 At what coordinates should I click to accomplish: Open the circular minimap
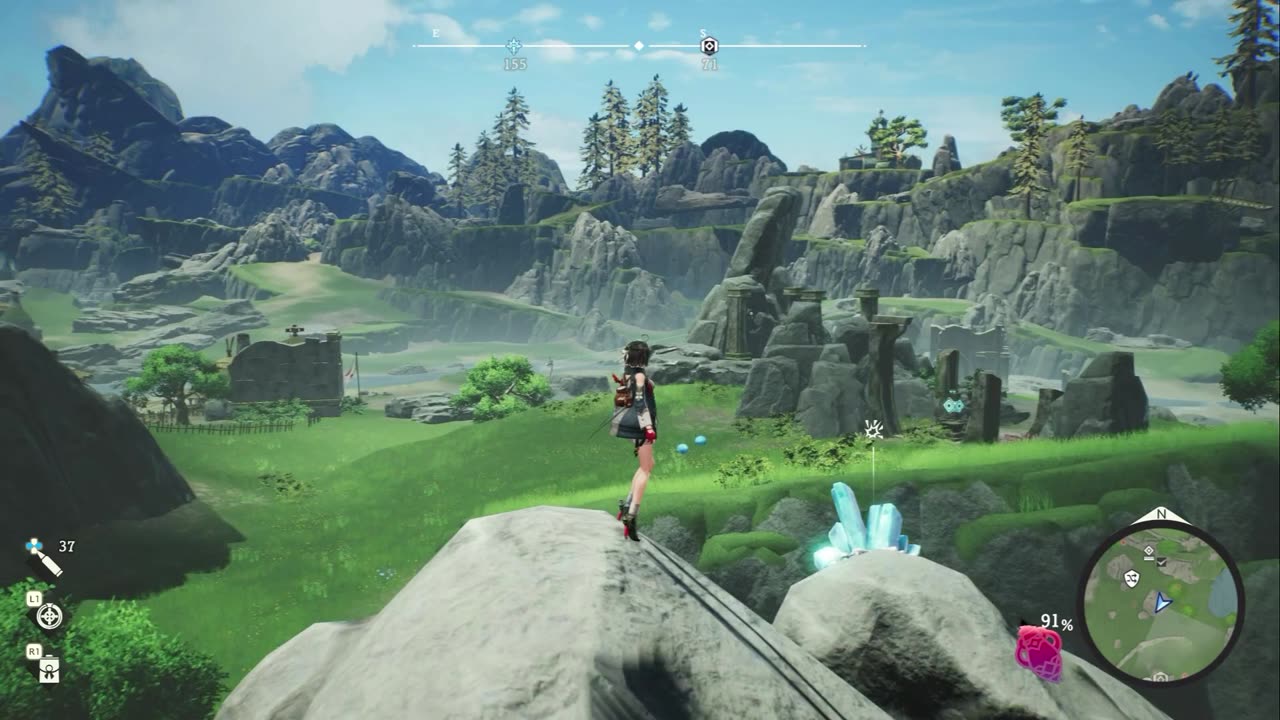point(1160,603)
